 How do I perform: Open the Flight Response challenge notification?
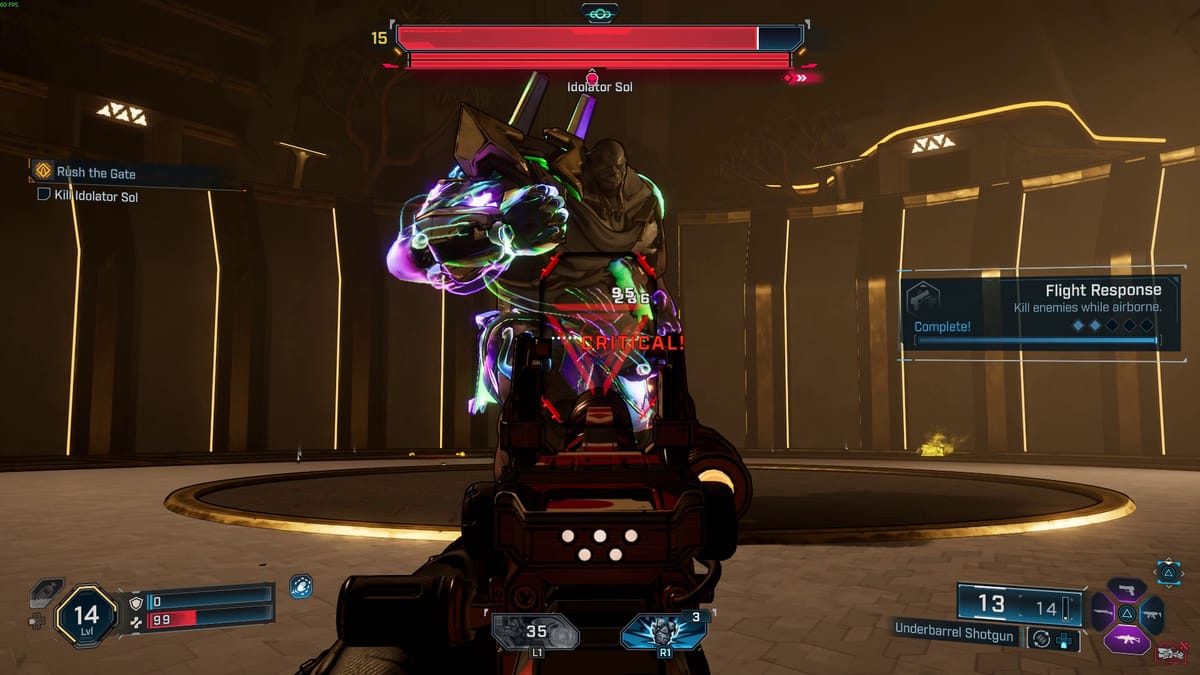click(x=1040, y=312)
